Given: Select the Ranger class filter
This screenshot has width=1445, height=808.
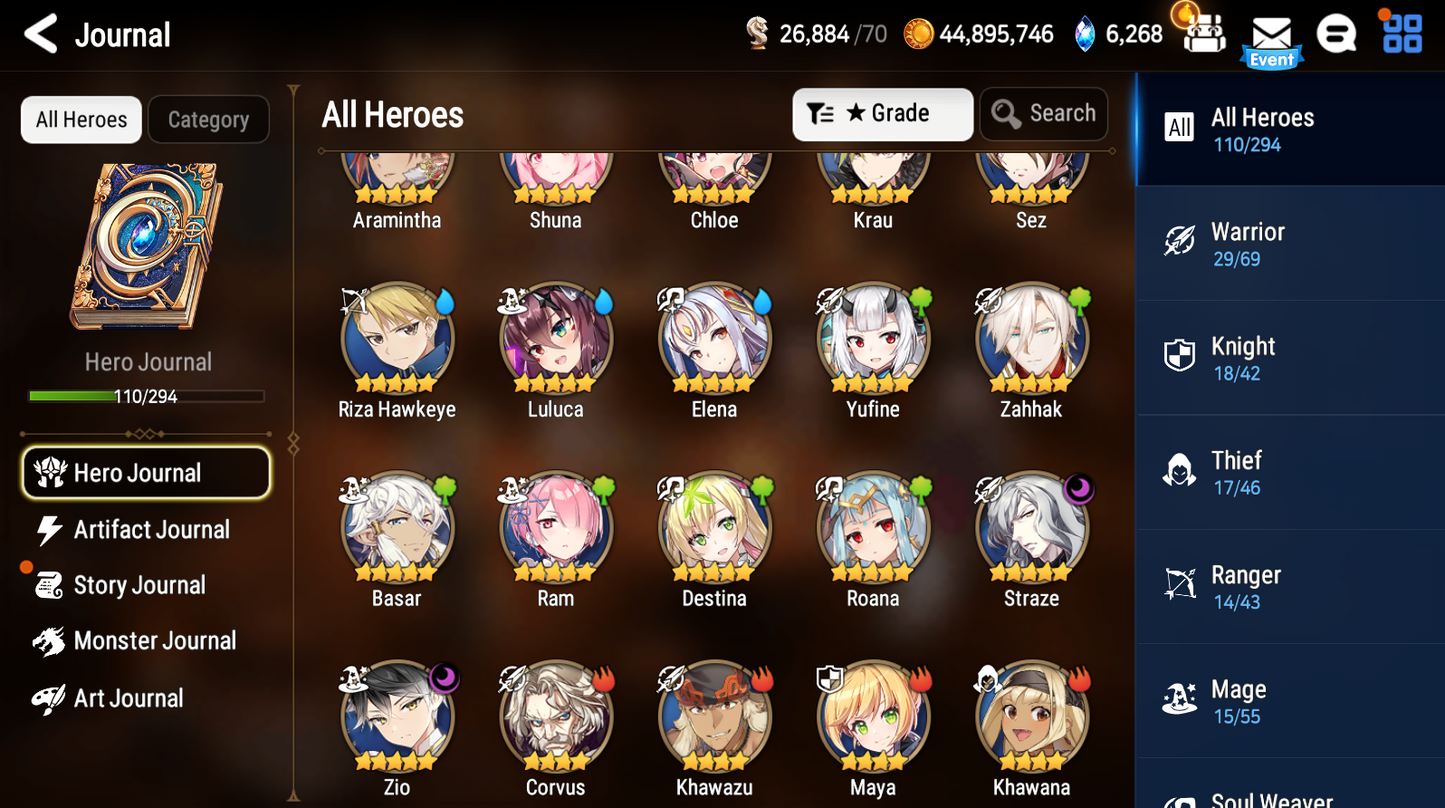Looking at the screenshot, I should coord(1290,586).
